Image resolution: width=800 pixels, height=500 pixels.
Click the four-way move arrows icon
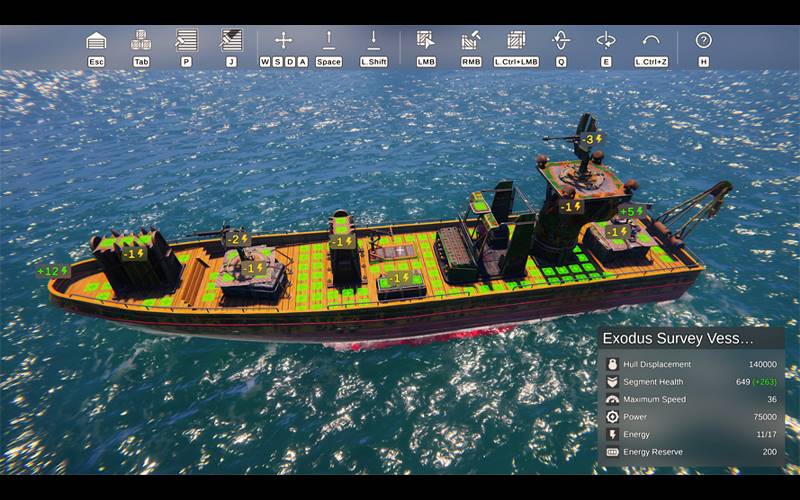pyautogui.click(x=283, y=41)
